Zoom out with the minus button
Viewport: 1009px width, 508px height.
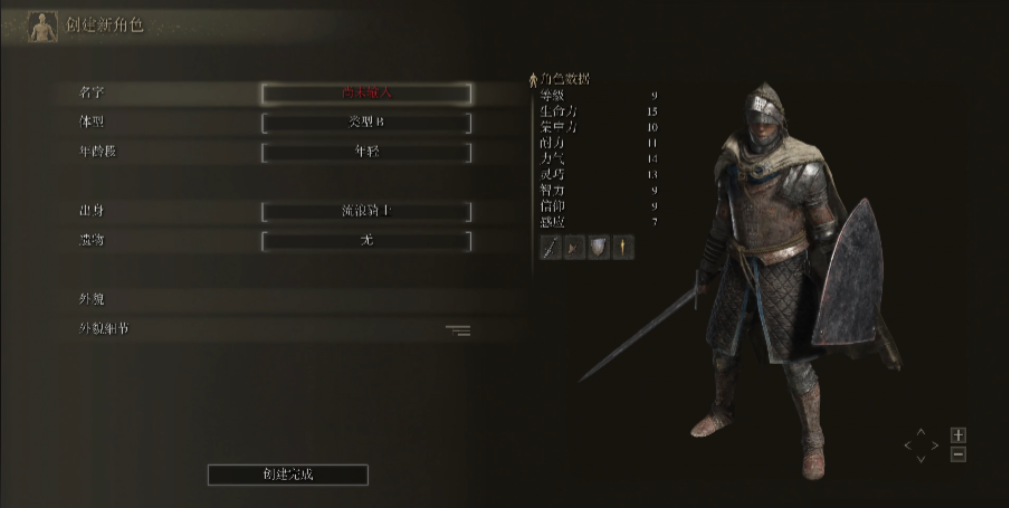point(958,454)
